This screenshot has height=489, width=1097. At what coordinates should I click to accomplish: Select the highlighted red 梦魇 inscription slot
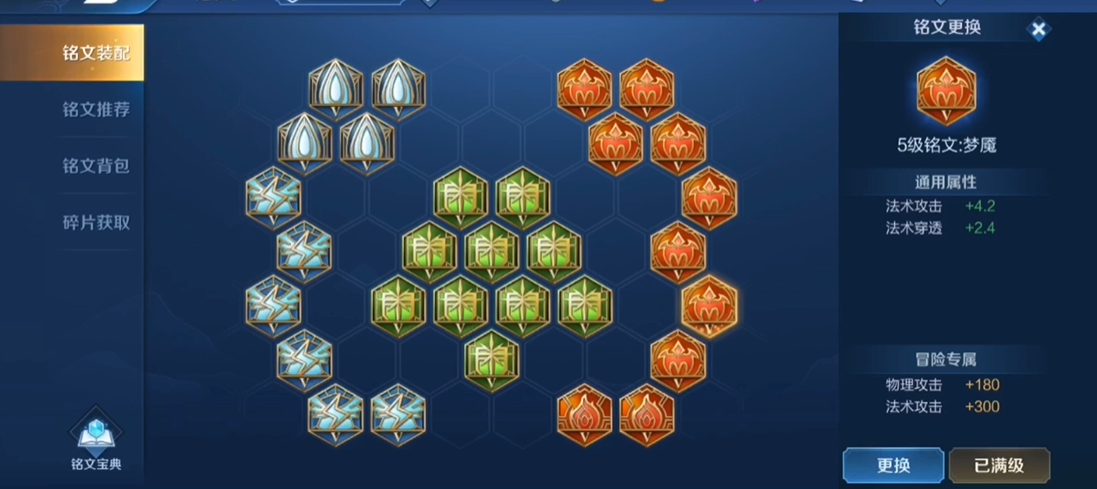709,305
